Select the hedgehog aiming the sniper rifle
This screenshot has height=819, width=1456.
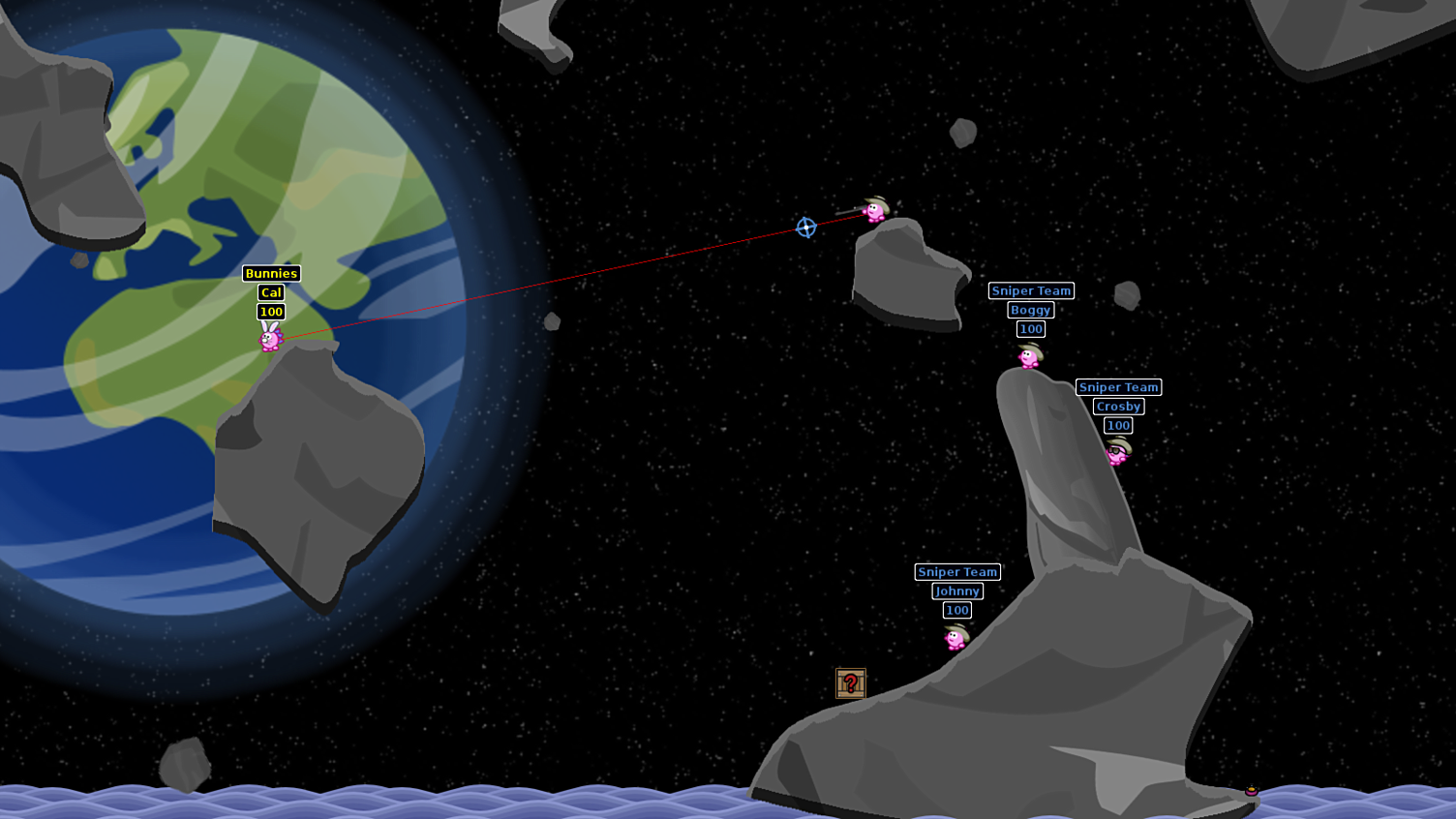point(874,214)
